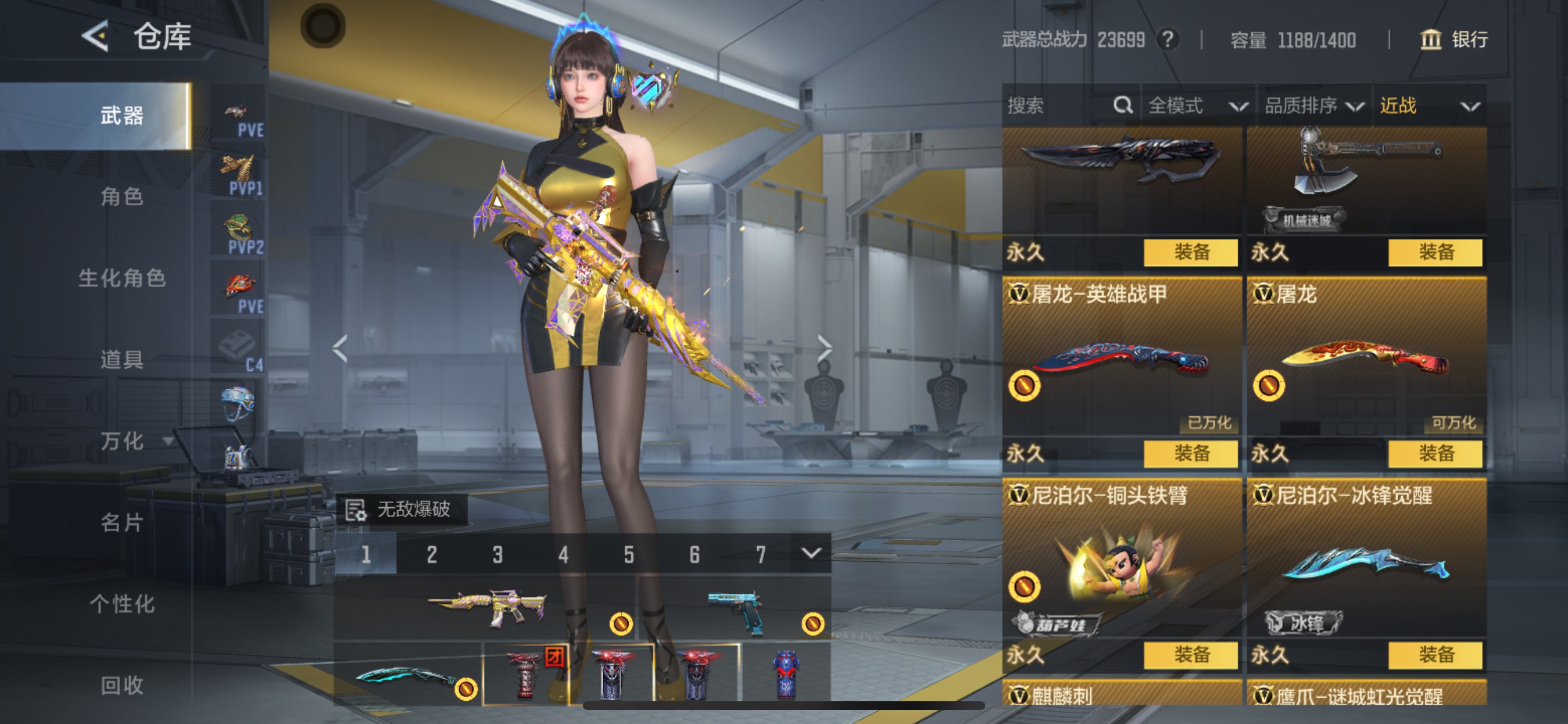The width and height of the screenshot is (1568, 724).
Task: Switch to the 个性化 category
Action: click(122, 603)
